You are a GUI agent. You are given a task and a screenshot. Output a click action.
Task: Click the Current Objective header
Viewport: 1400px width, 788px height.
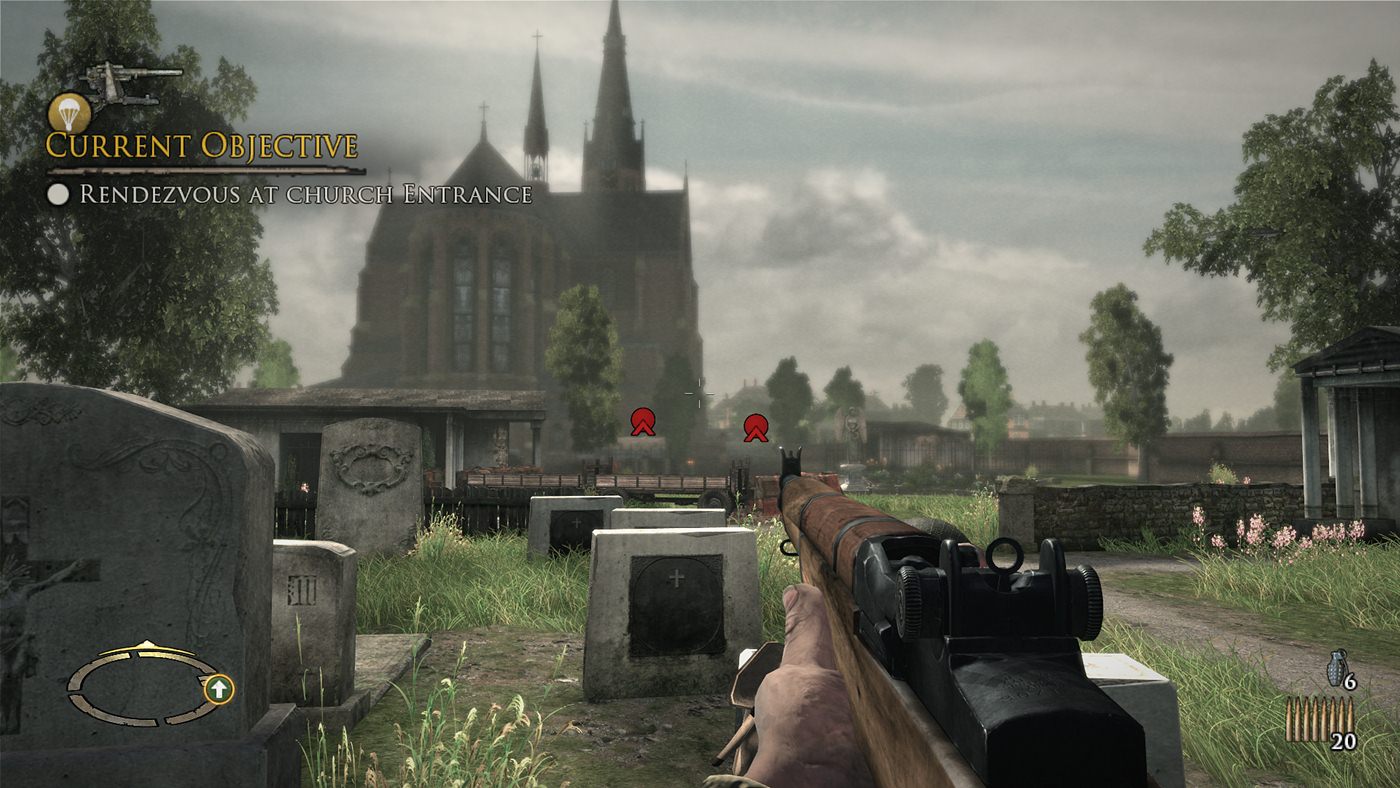coord(202,147)
